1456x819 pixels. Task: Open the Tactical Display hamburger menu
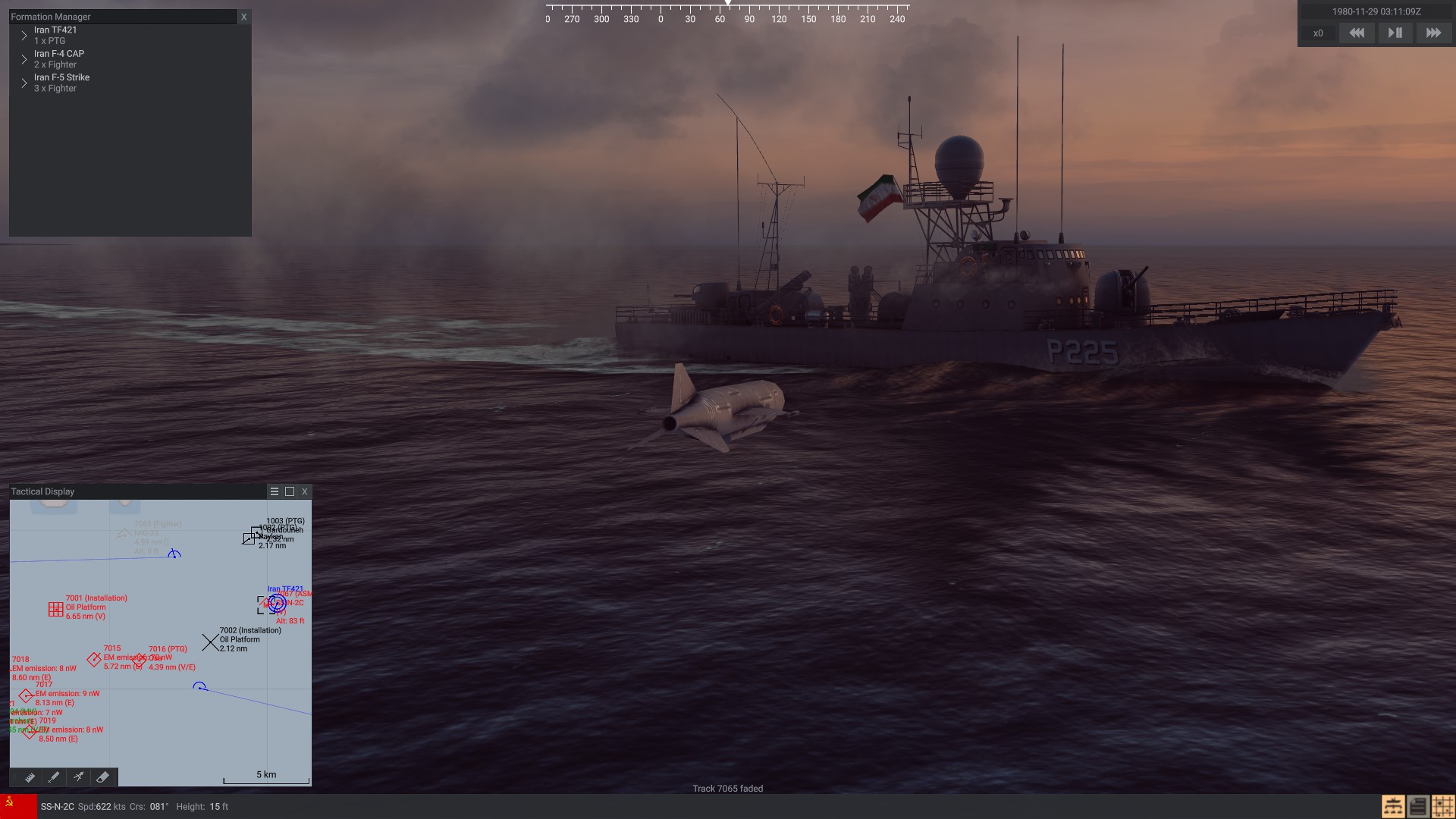[275, 491]
